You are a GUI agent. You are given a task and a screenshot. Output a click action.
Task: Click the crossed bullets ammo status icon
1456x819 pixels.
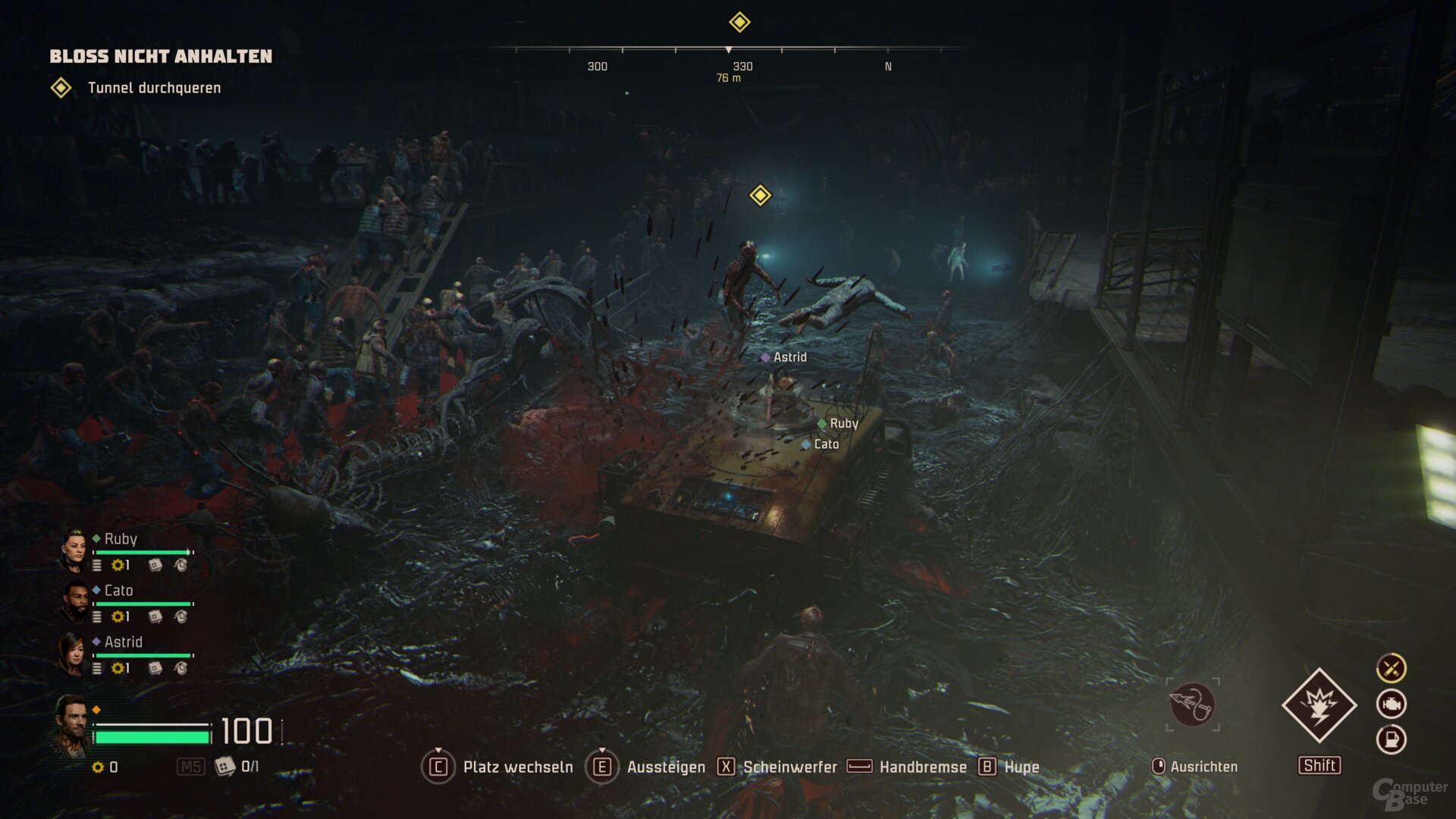pos(1392,668)
